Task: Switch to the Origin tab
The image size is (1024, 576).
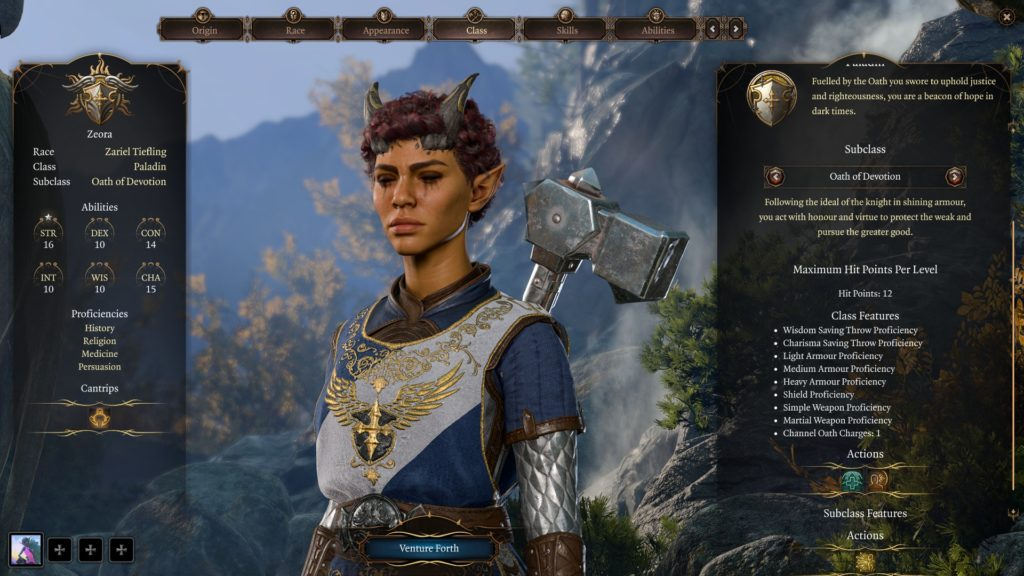Action: (204, 27)
